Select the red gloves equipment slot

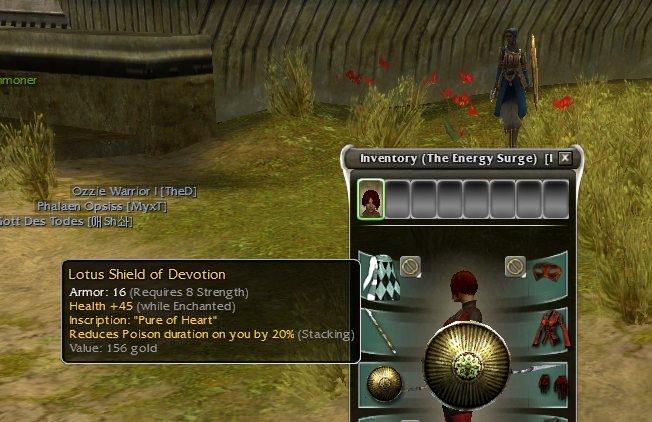click(x=547, y=385)
